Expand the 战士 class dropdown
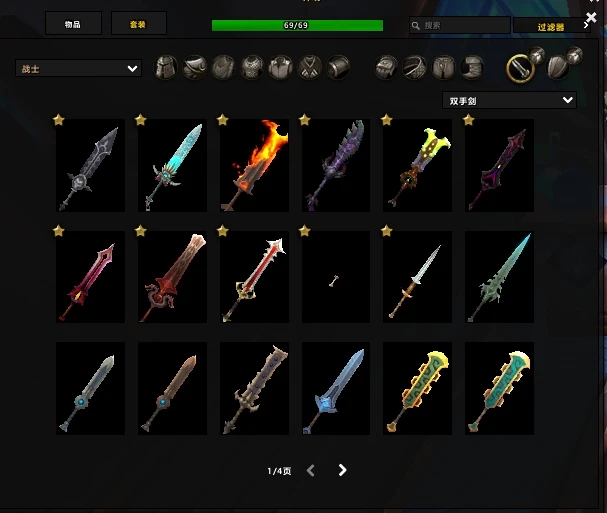 point(78,68)
